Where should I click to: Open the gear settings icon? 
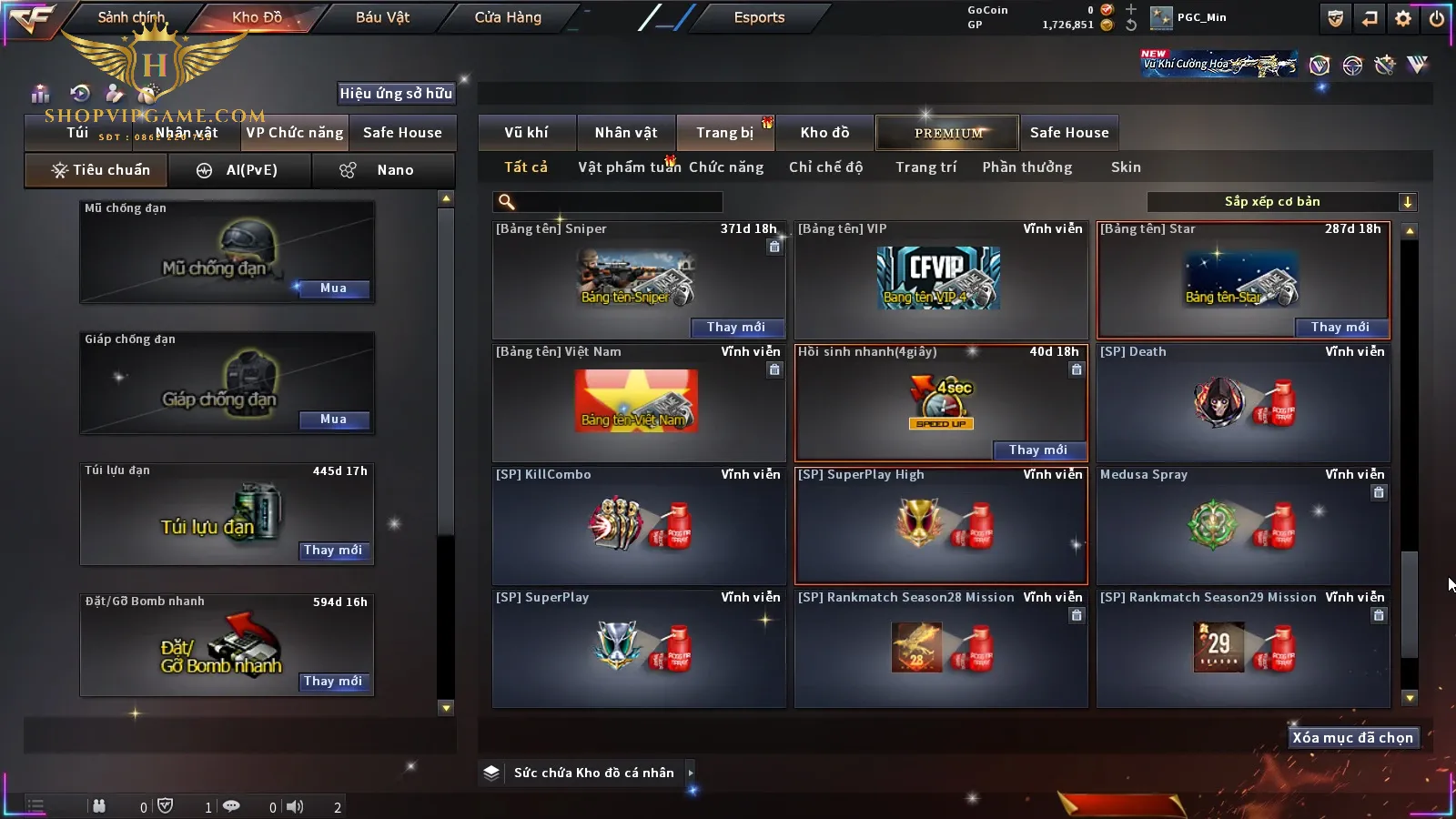click(x=1403, y=18)
